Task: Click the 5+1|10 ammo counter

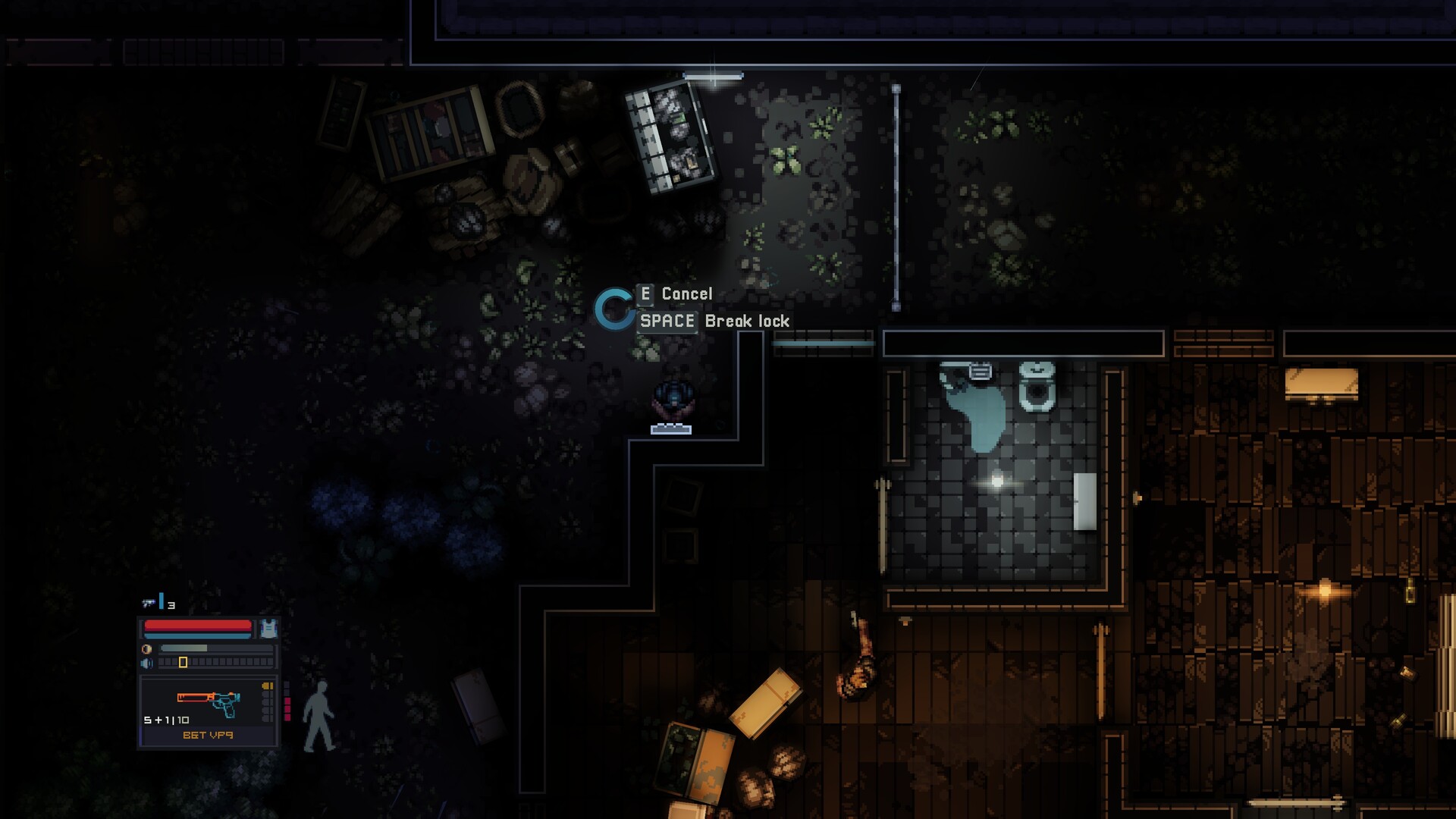Action: tap(165, 720)
